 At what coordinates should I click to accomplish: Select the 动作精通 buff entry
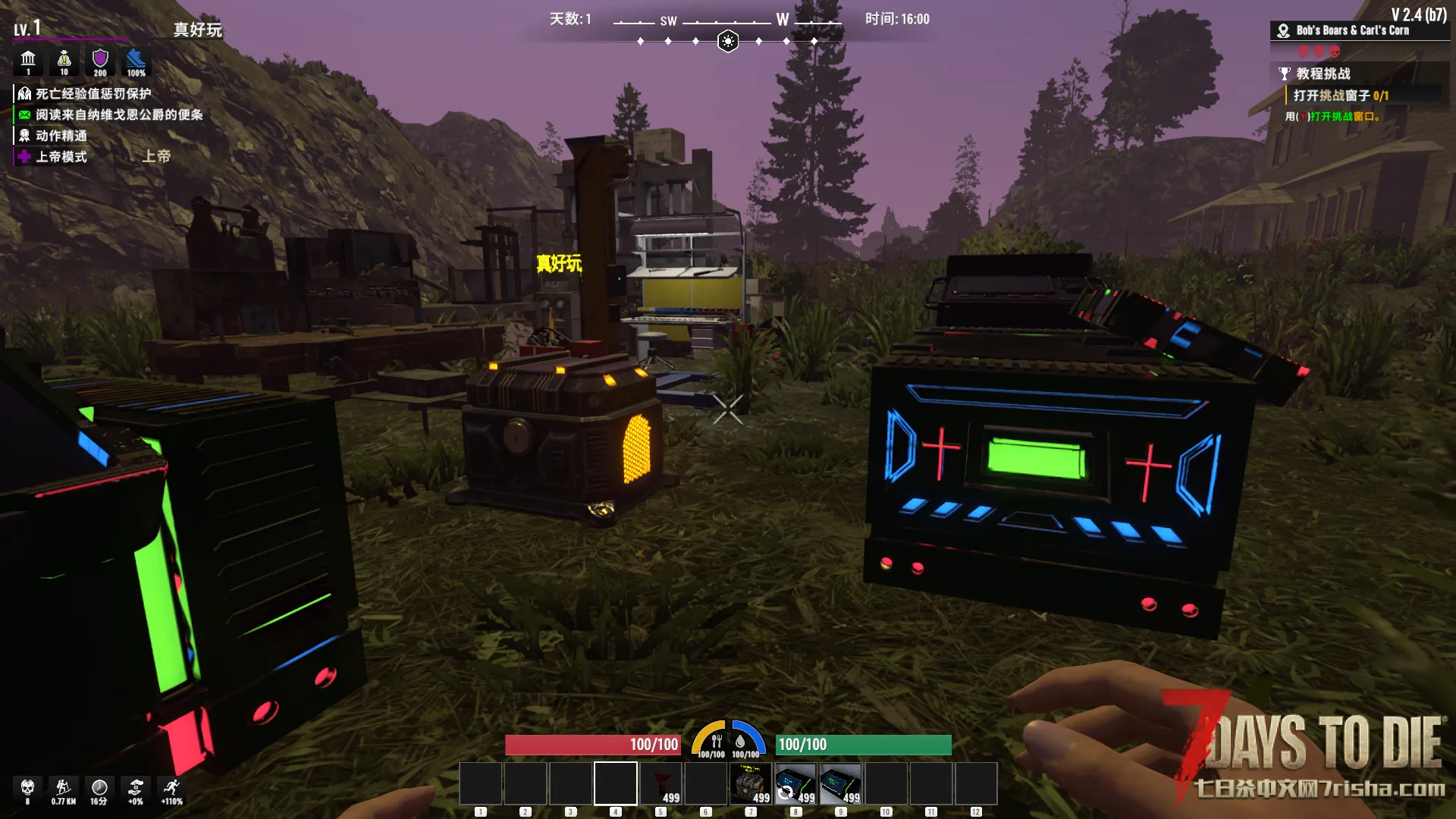point(61,136)
